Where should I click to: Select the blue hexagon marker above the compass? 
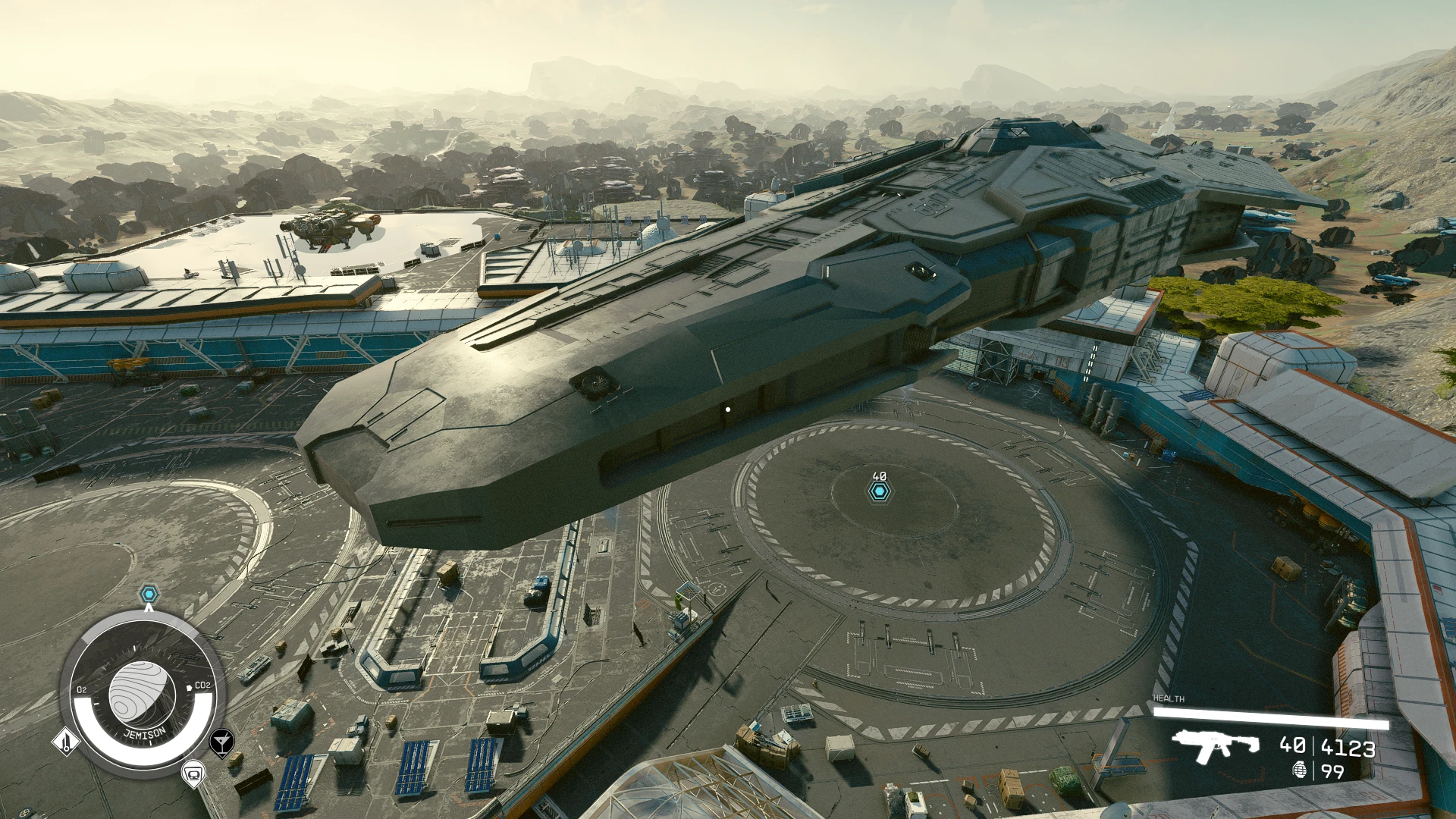(x=149, y=594)
